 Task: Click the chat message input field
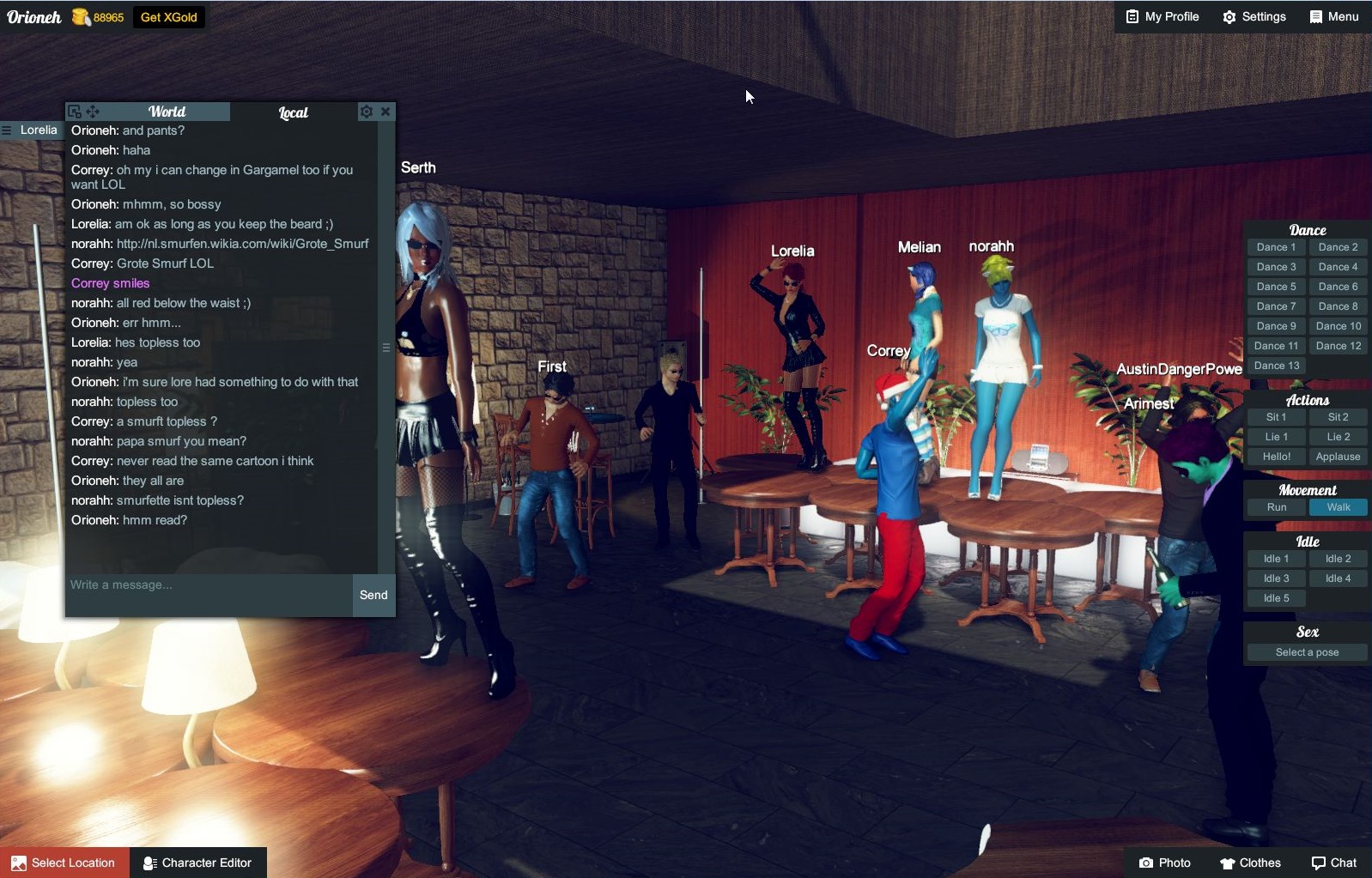click(209, 585)
